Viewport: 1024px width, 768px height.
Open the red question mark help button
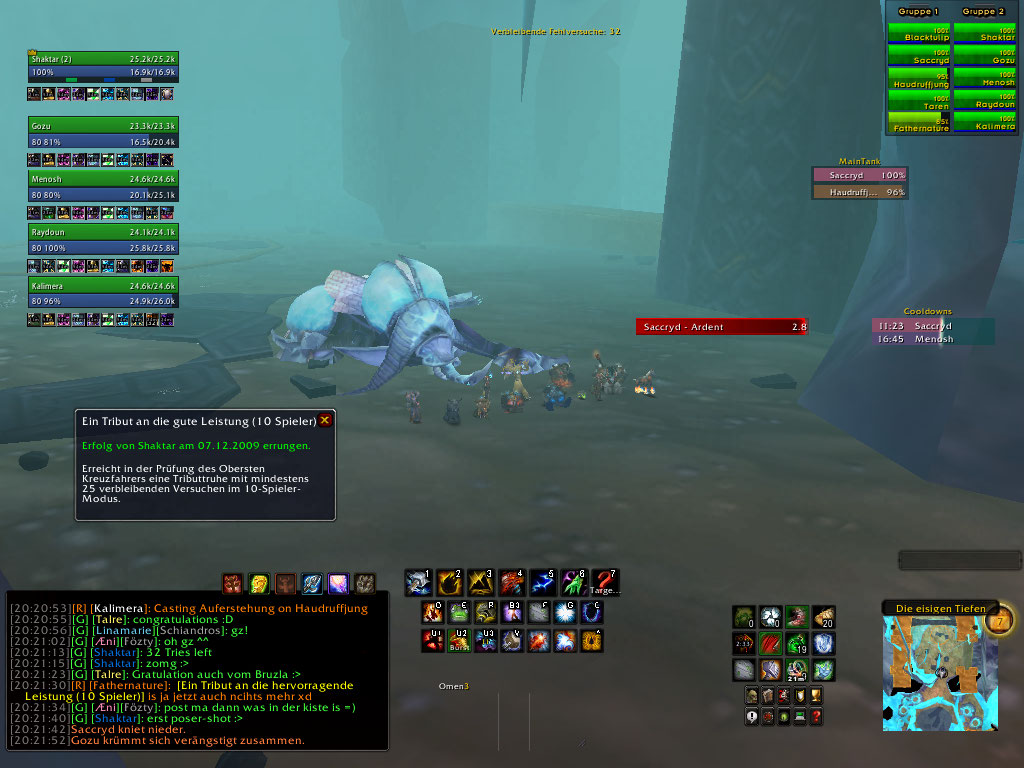(816, 717)
